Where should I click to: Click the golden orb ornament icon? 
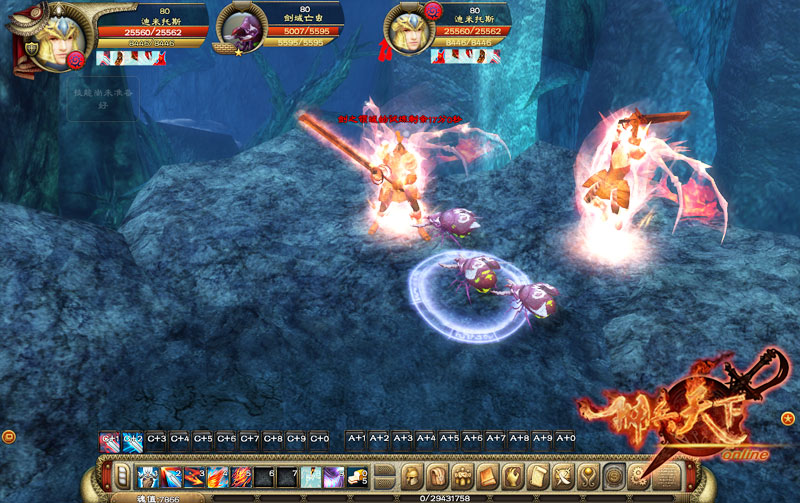point(589,474)
